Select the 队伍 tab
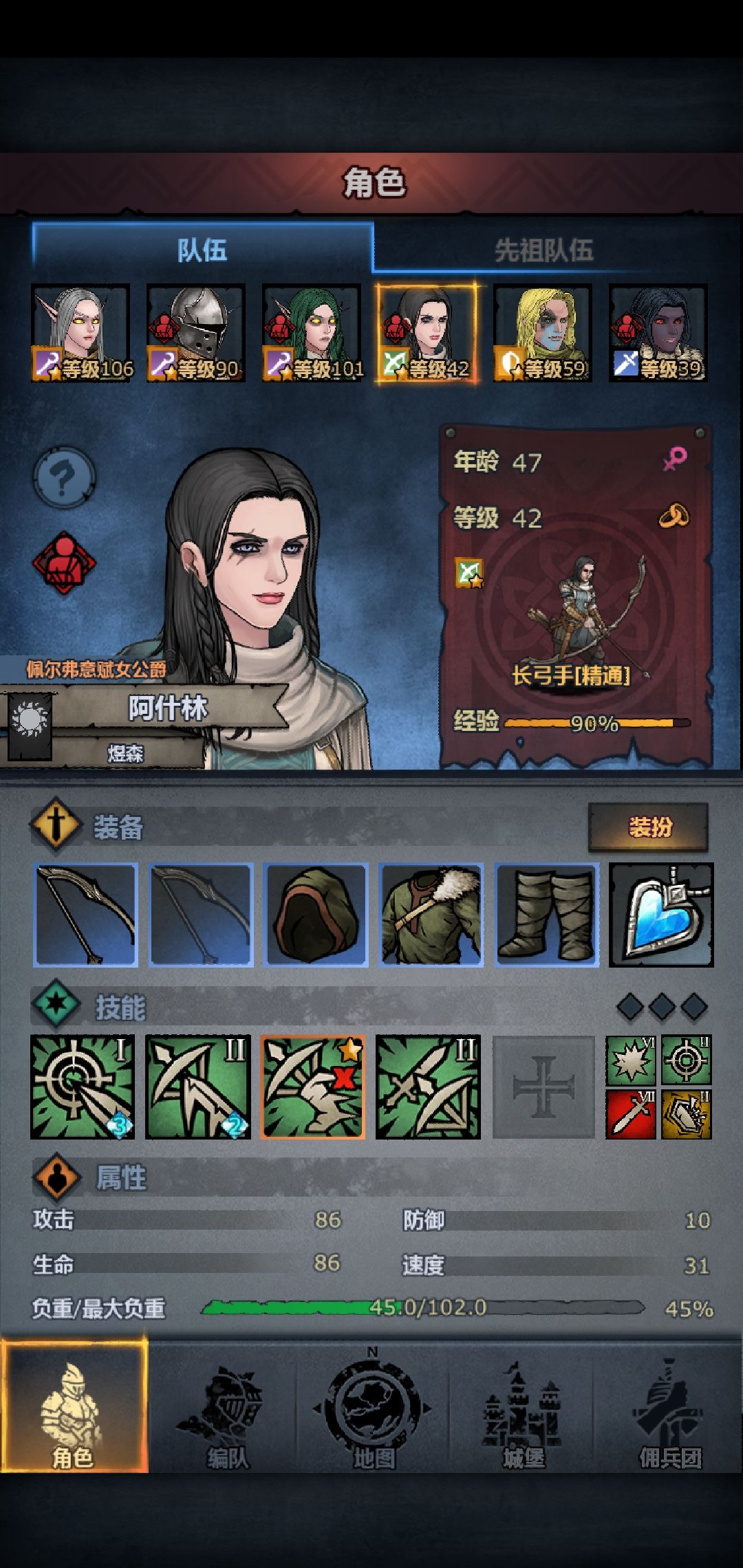743x1568 pixels. [x=202, y=250]
